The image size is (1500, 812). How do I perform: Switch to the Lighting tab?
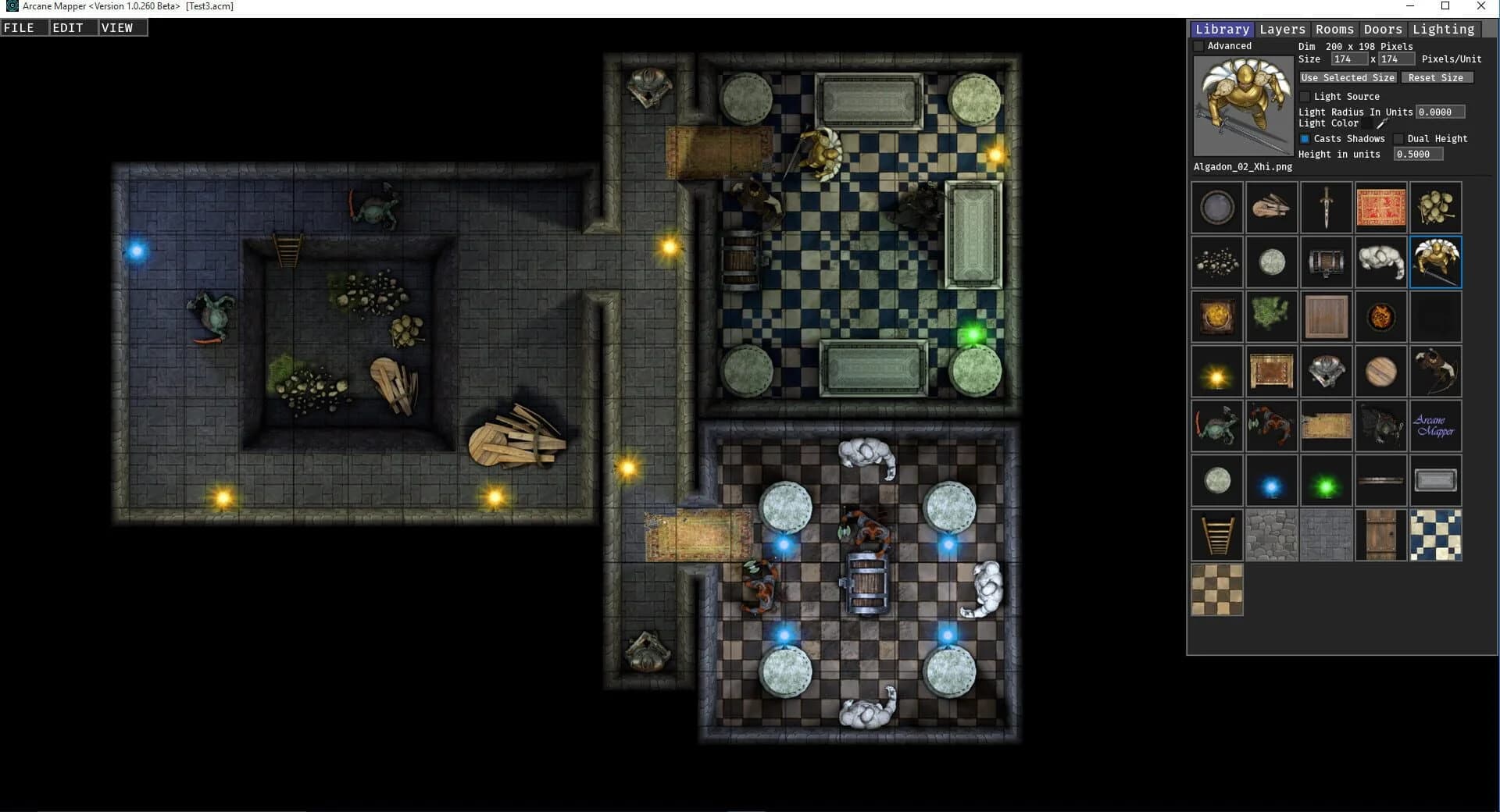[x=1444, y=29]
